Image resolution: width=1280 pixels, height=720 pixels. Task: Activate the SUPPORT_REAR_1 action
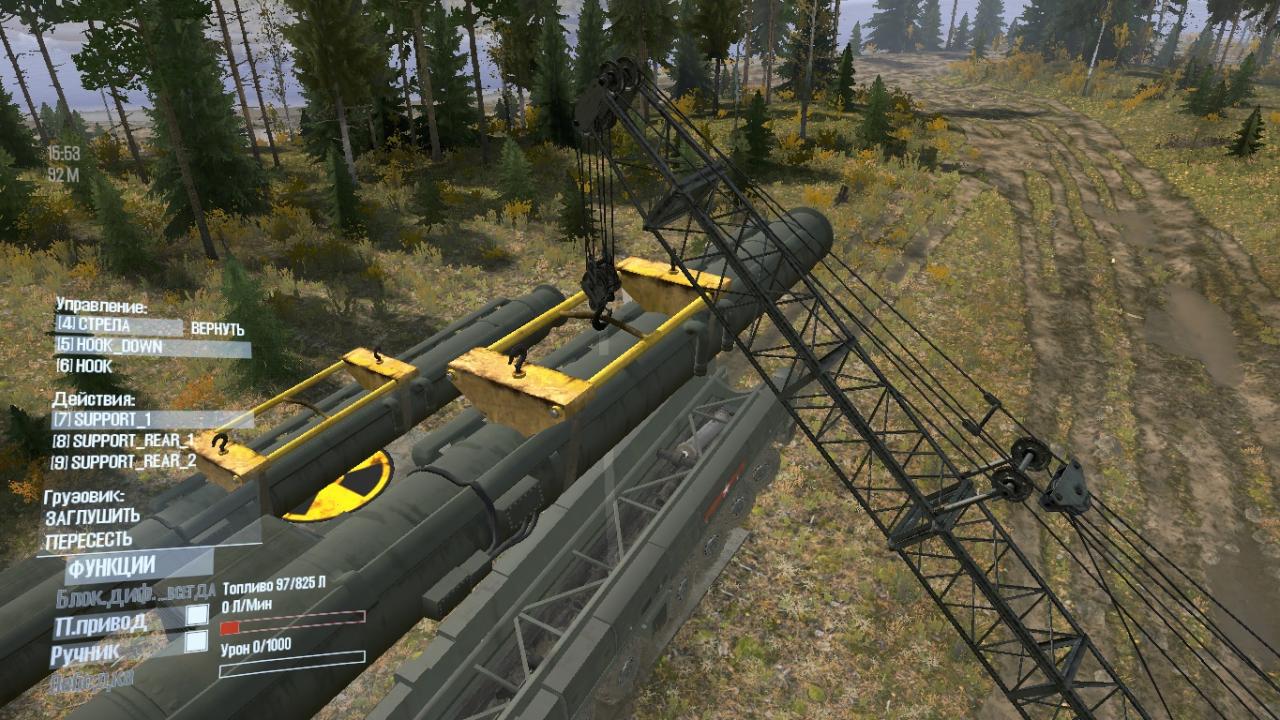pyautogui.click(x=124, y=441)
